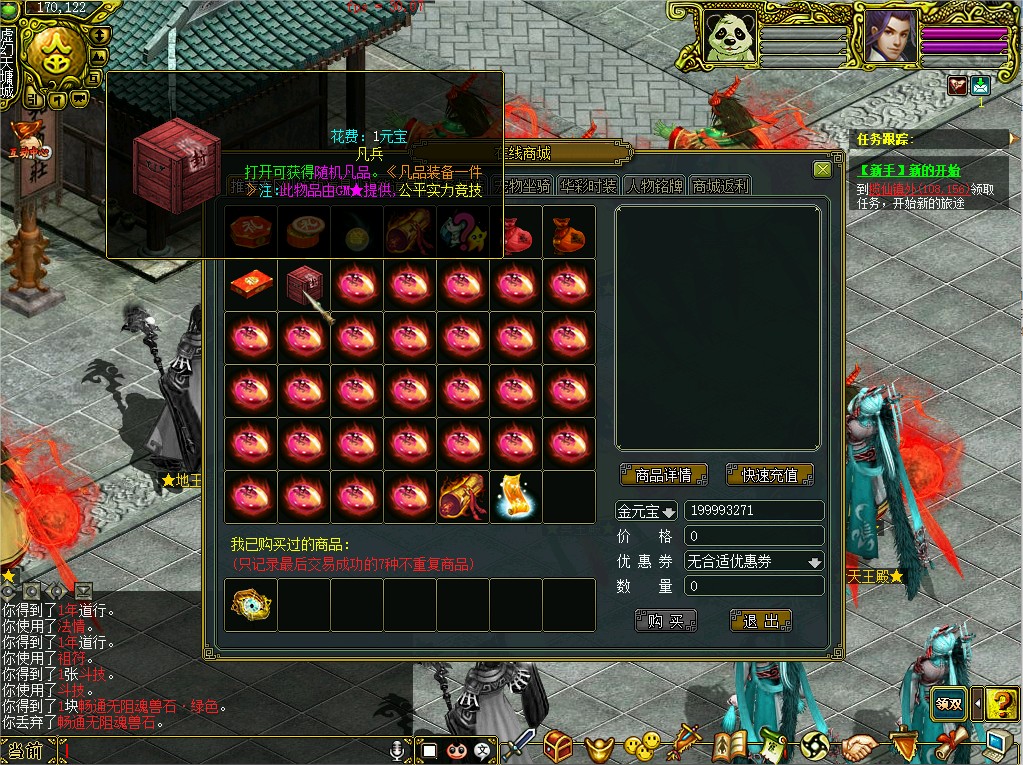
Task: Switch to the 华彩时装 fashion tab
Action: [588, 186]
